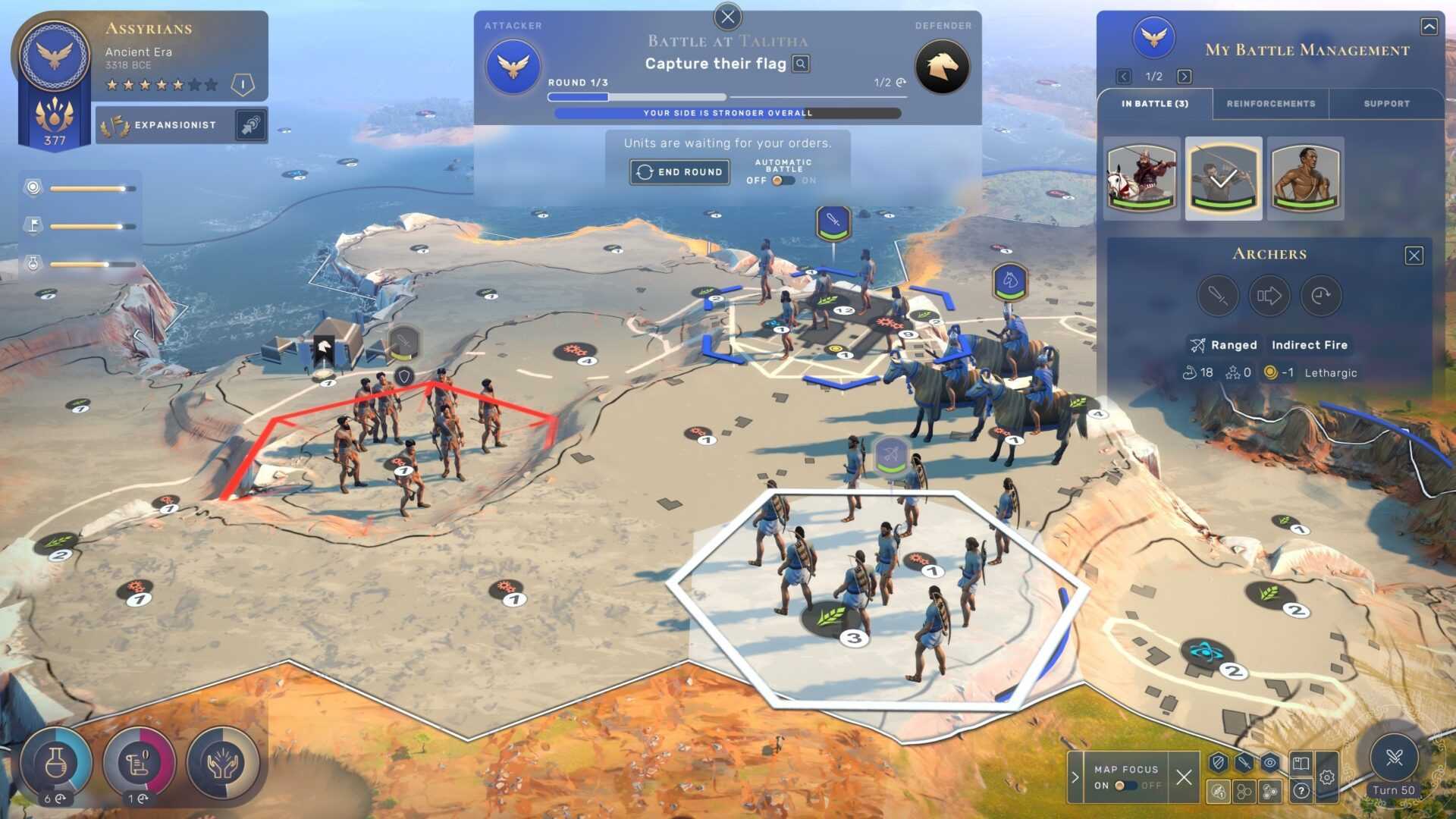1456x819 pixels.
Task: Open the settings gear menu
Action: (x=1326, y=777)
